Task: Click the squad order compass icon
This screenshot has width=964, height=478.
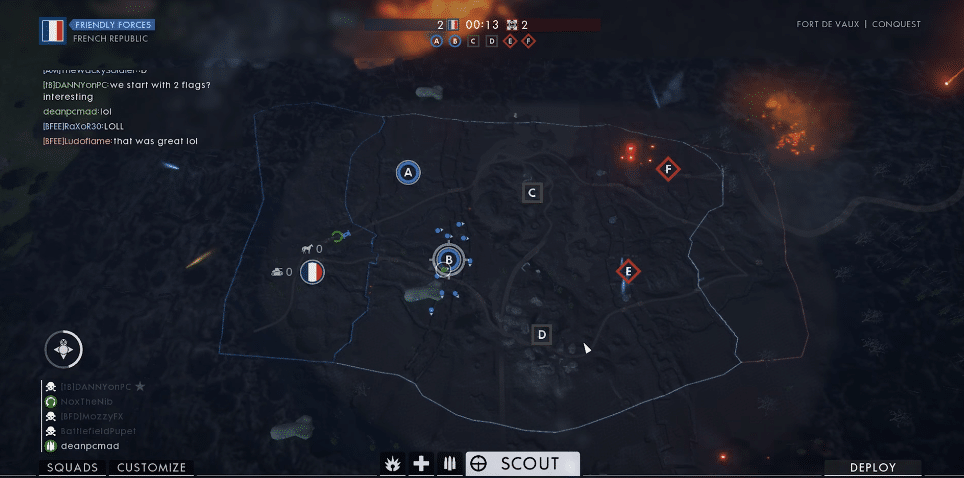Action: (64, 349)
